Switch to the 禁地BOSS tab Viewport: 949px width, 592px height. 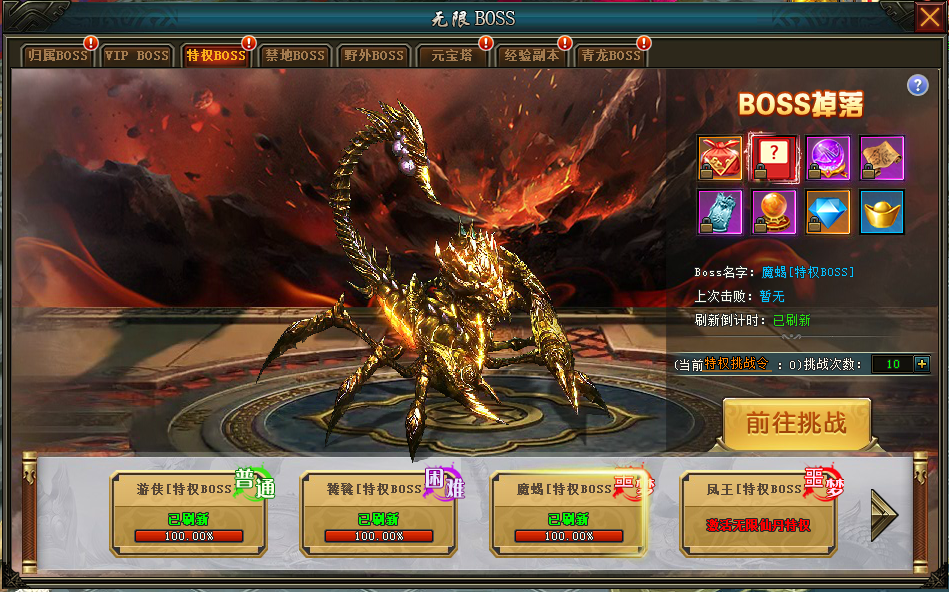point(294,56)
